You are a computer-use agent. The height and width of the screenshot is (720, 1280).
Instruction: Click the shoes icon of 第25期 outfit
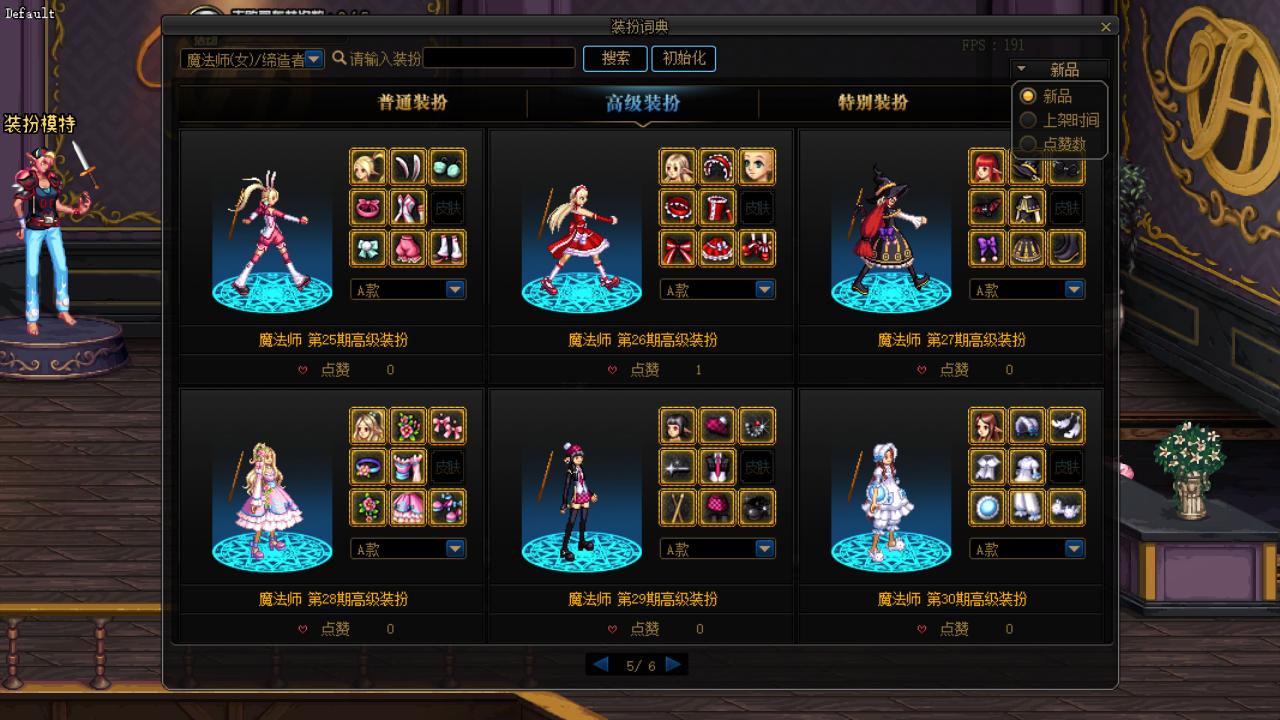(x=448, y=248)
